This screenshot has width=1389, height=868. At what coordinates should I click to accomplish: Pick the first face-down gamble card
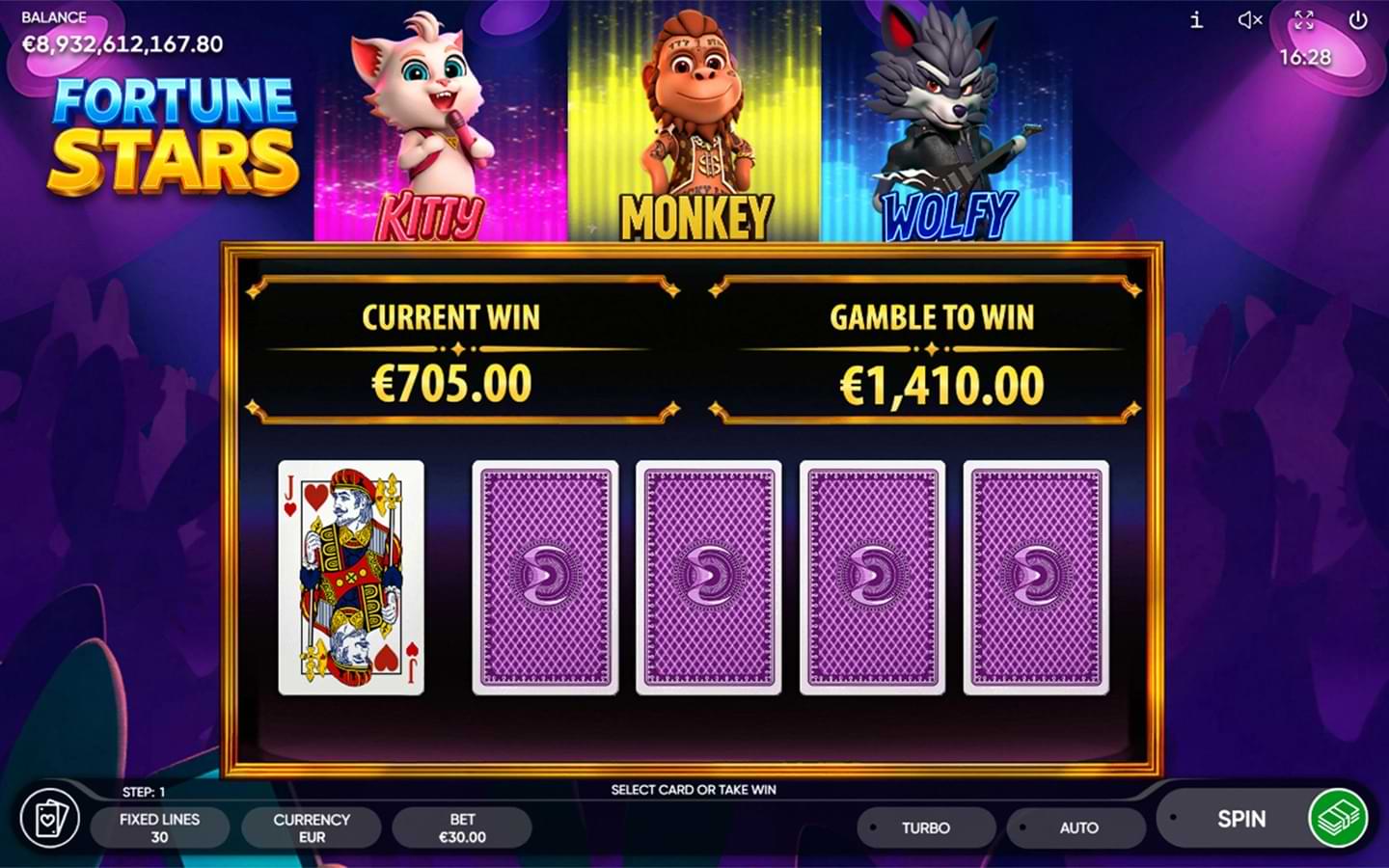[x=545, y=576]
